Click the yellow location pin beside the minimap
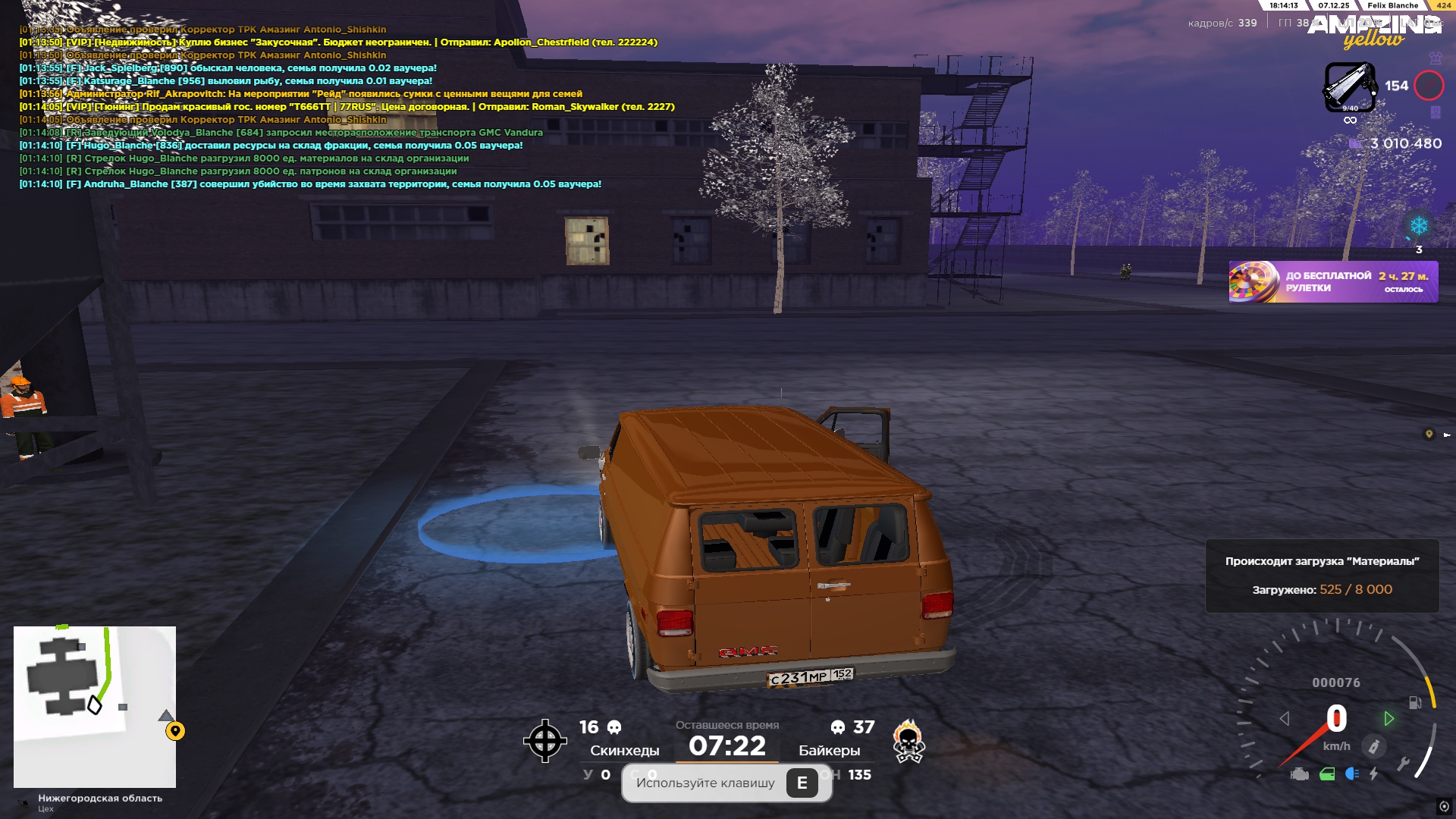This screenshot has width=1456, height=819. [175, 731]
